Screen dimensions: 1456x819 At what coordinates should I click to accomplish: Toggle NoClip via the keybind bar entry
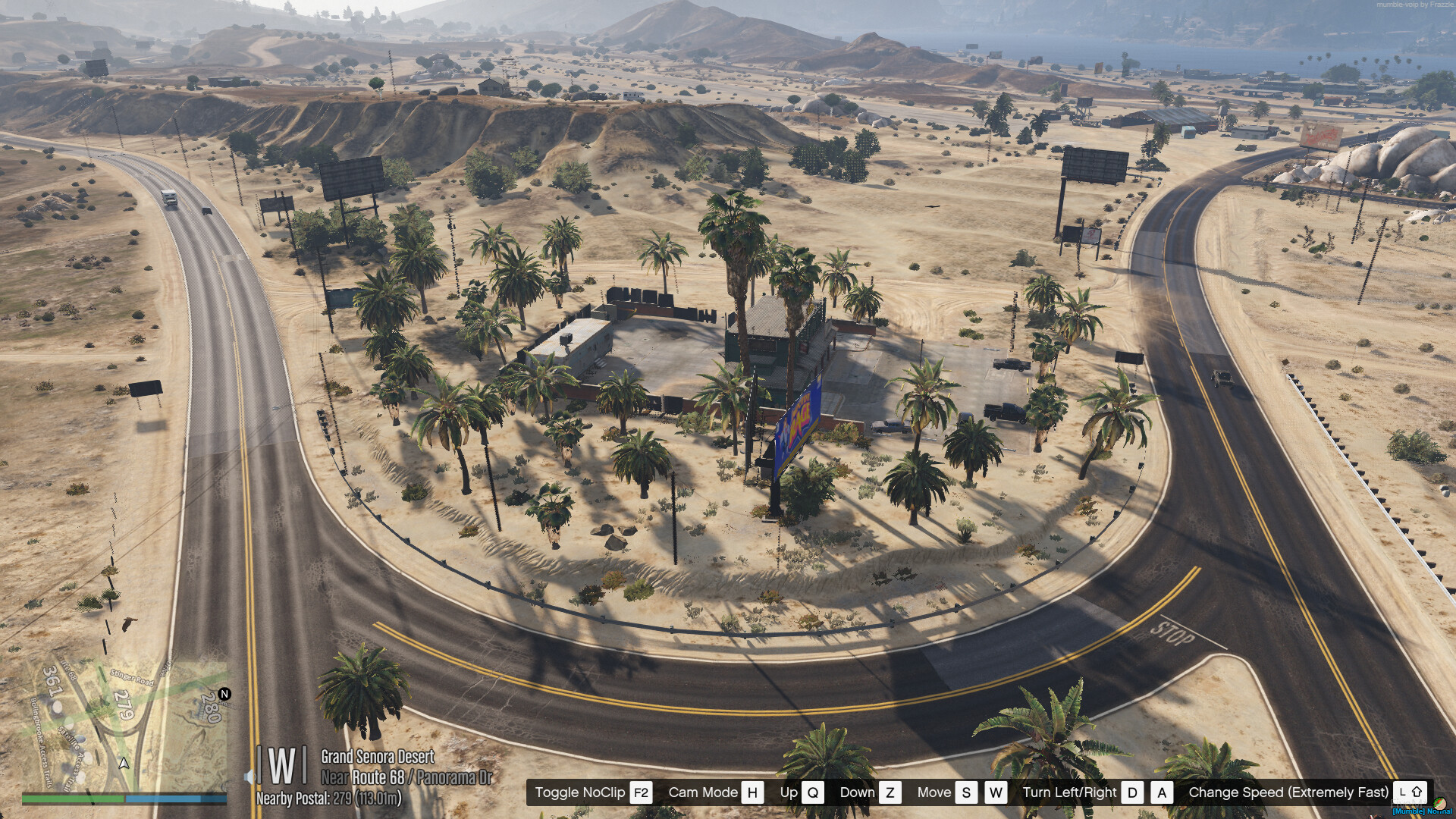[580, 792]
